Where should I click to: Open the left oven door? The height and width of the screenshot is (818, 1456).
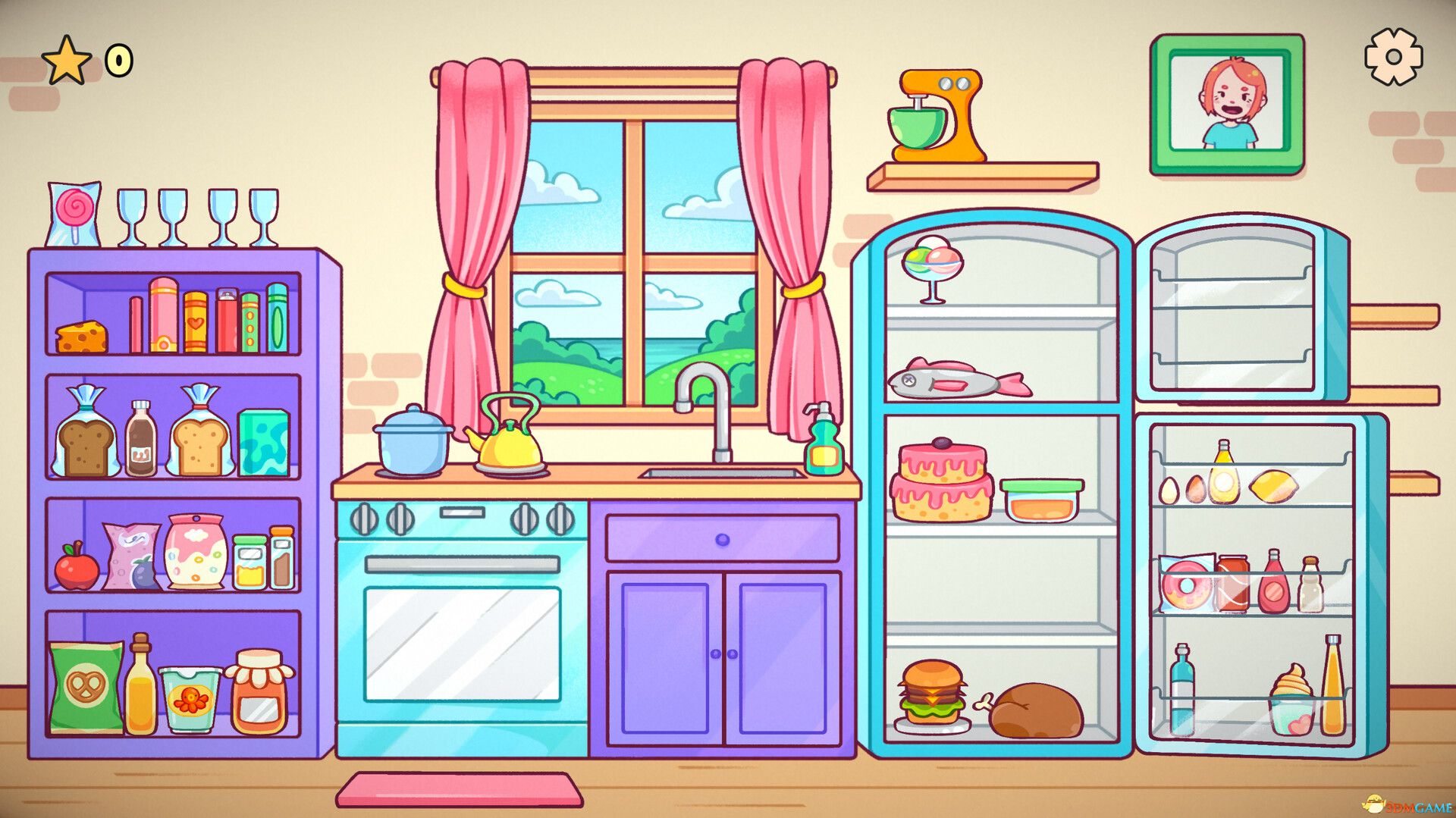pos(463,644)
